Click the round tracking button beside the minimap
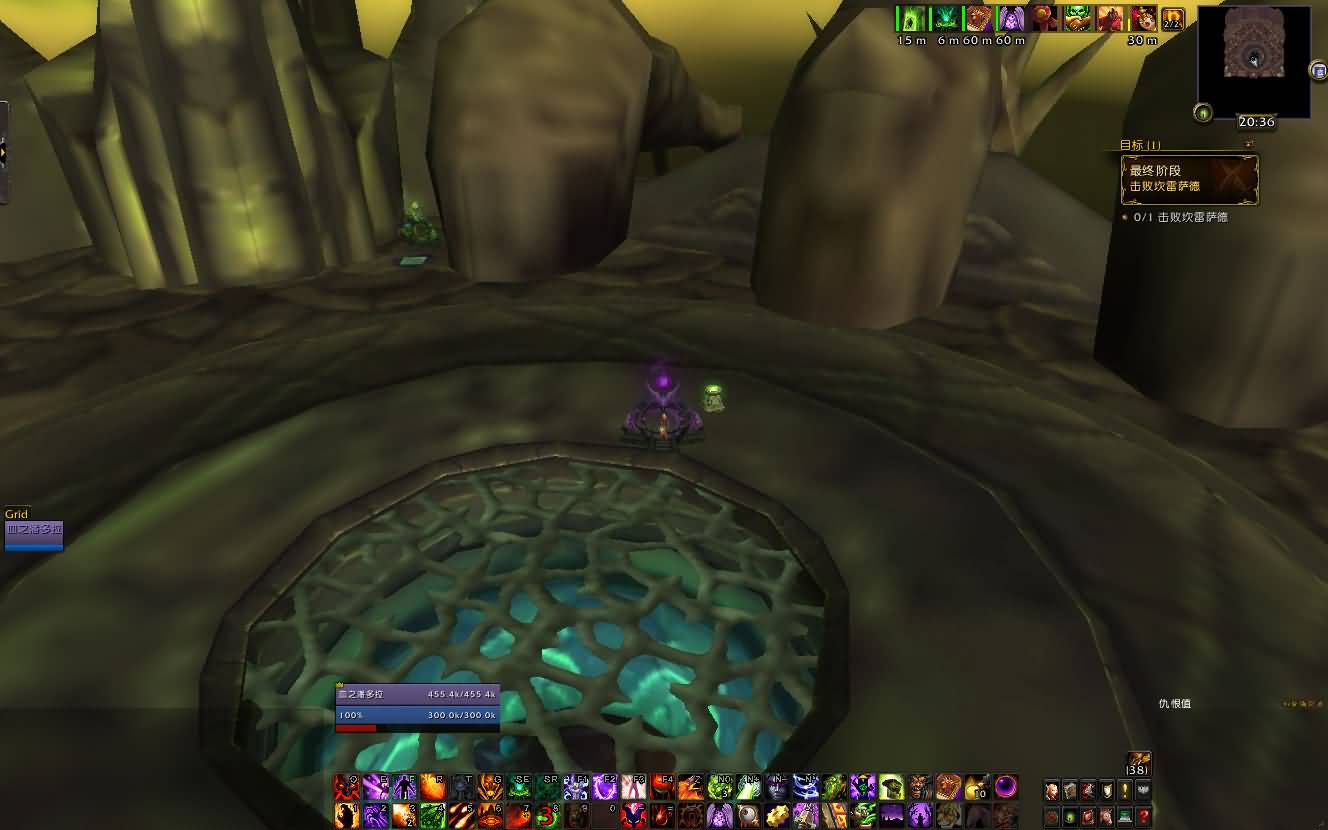Viewport: 1328px width, 830px height. (1203, 113)
